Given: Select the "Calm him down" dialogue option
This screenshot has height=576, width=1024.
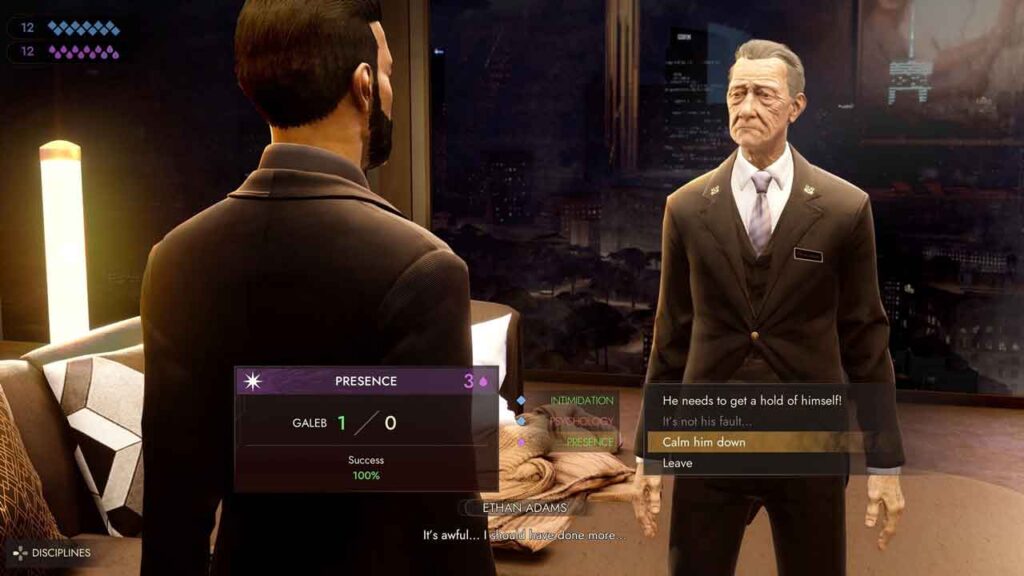Looking at the screenshot, I should (x=704, y=442).
